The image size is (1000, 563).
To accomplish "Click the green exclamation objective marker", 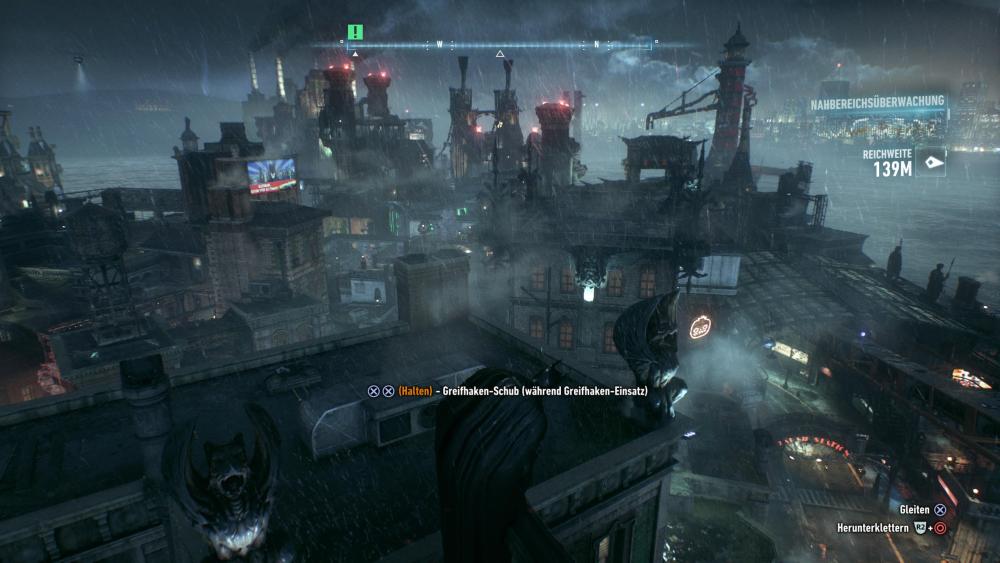I will [355, 32].
